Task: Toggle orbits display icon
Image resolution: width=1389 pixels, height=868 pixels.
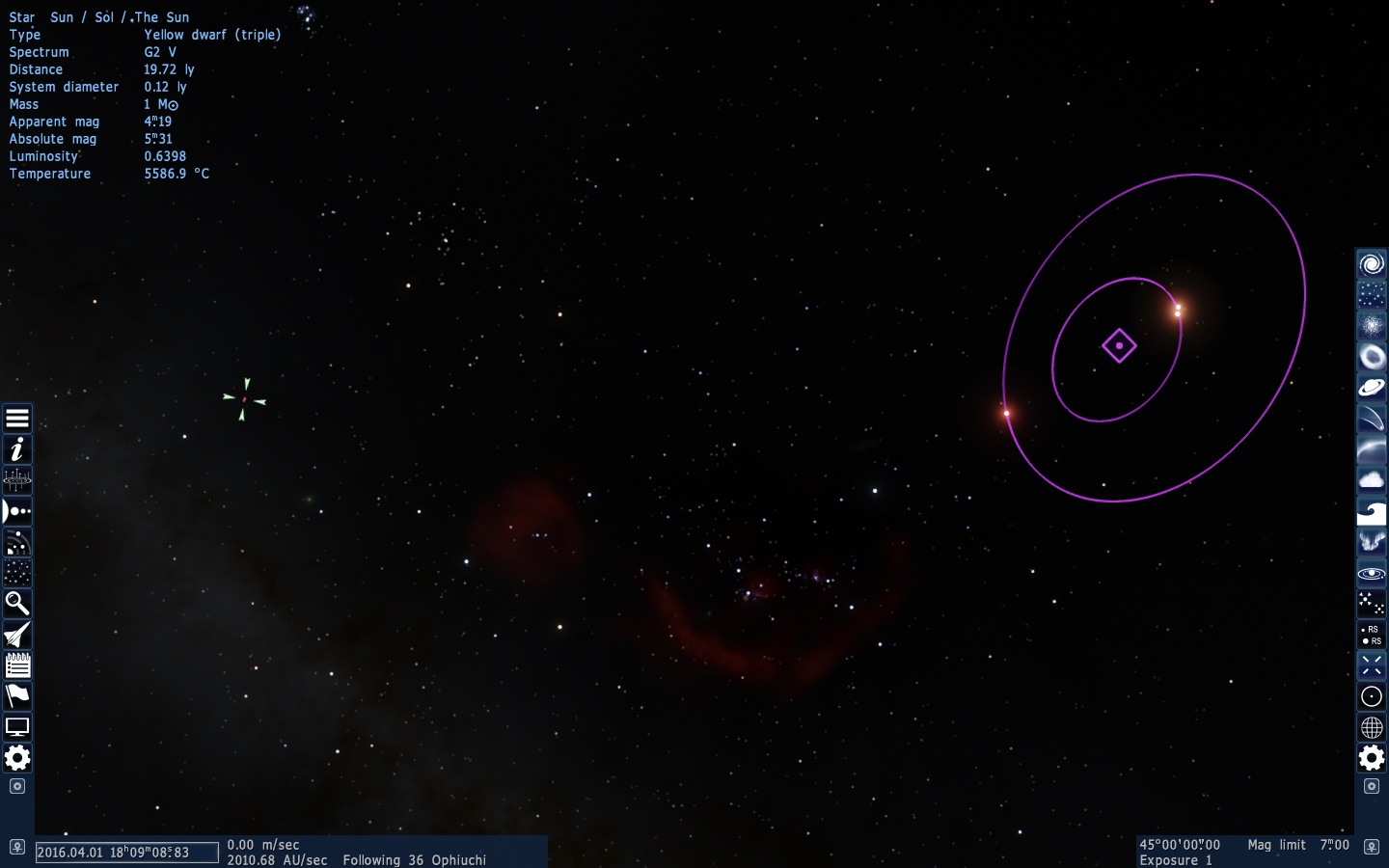Action: pyautogui.click(x=1372, y=573)
